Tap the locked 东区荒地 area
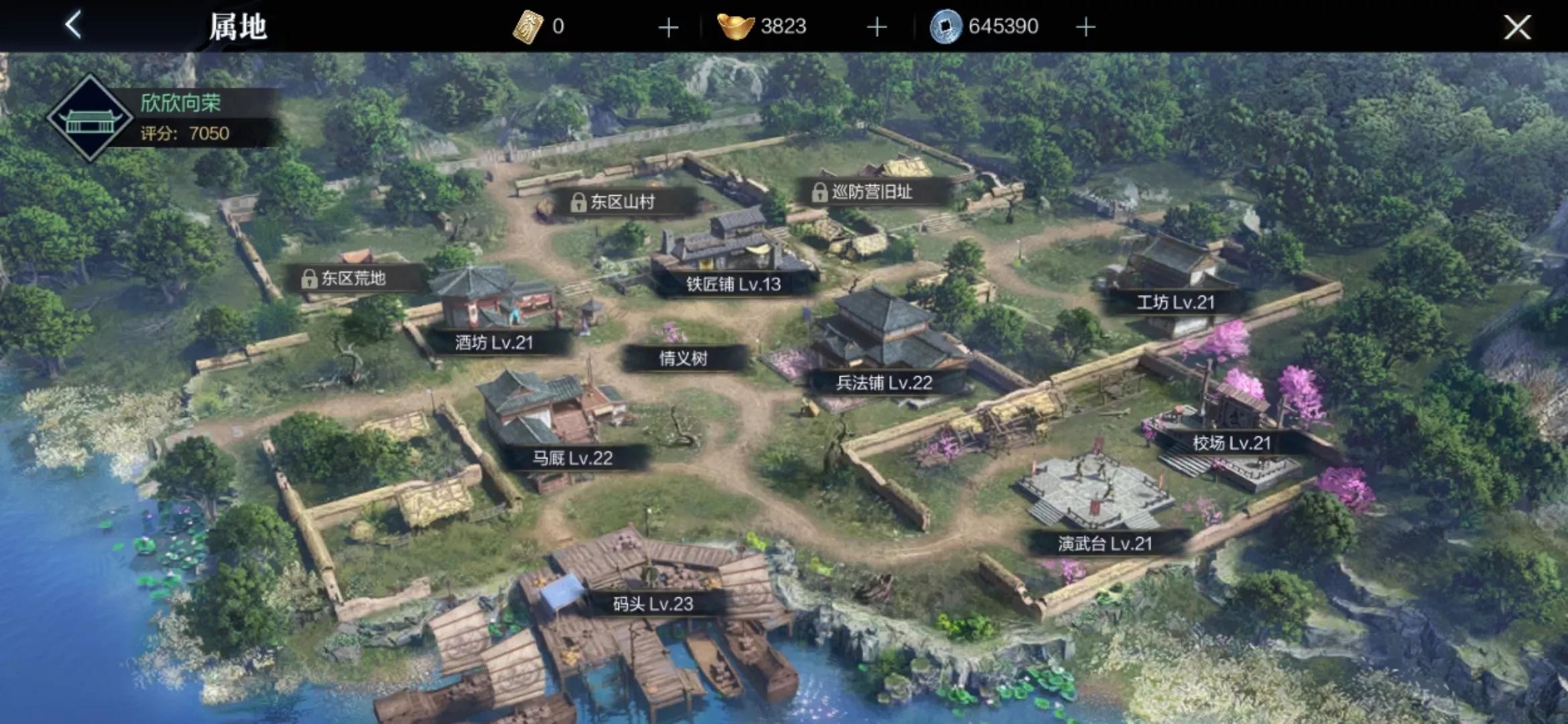1568x724 pixels. coord(344,278)
